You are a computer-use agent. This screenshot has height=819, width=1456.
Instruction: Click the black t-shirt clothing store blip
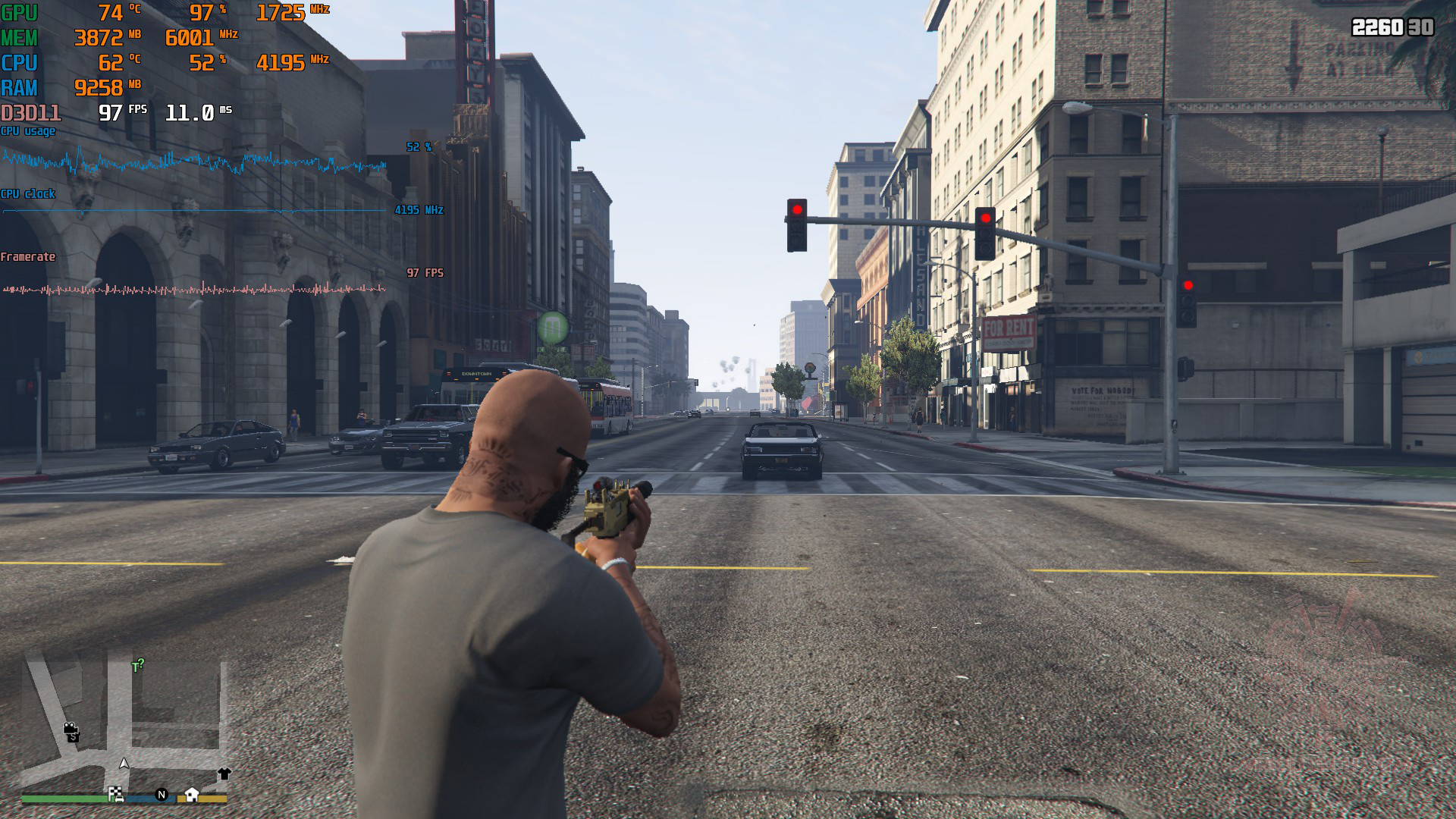point(224,773)
